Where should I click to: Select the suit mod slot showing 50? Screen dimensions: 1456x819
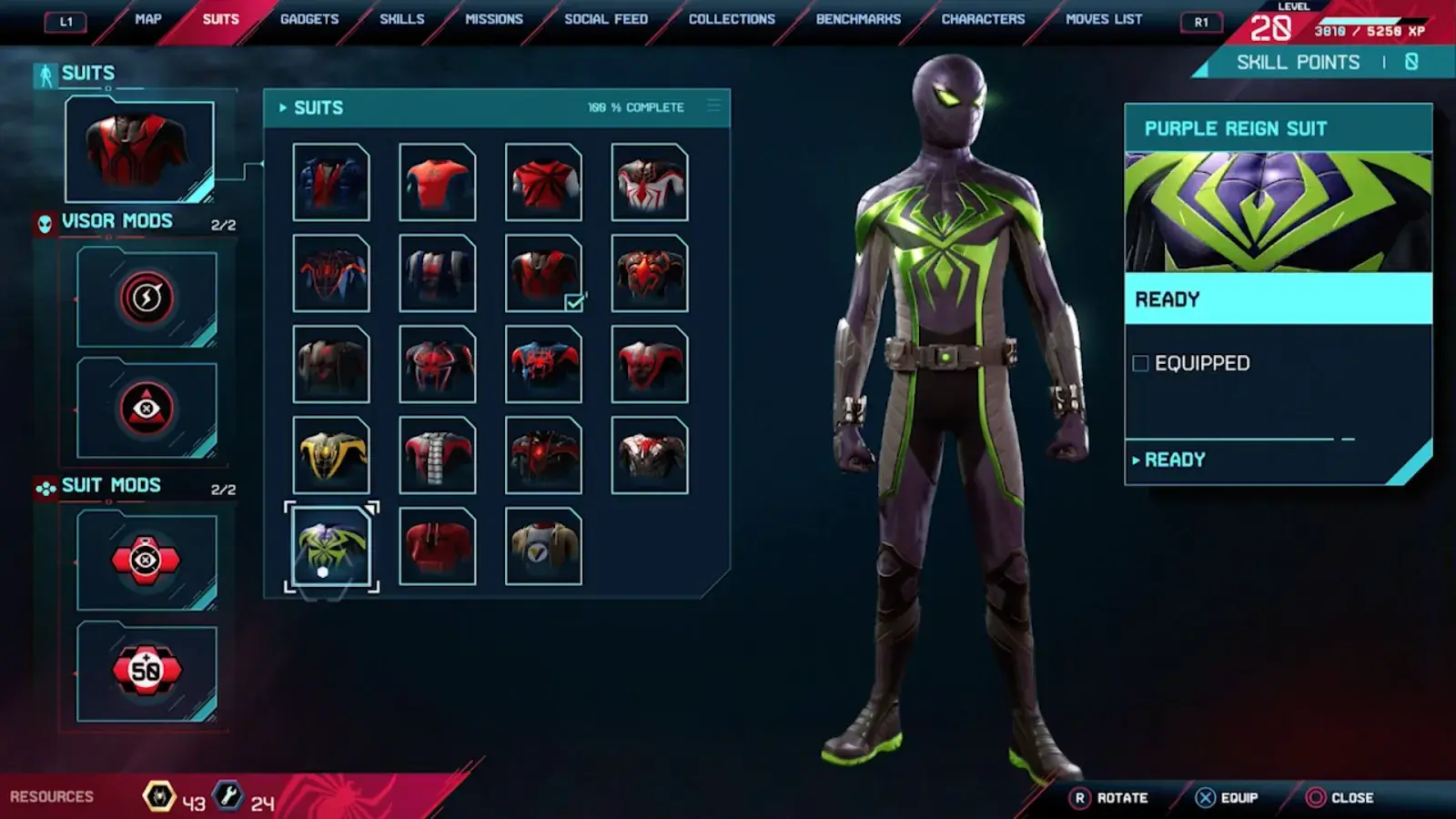point(147,672)
